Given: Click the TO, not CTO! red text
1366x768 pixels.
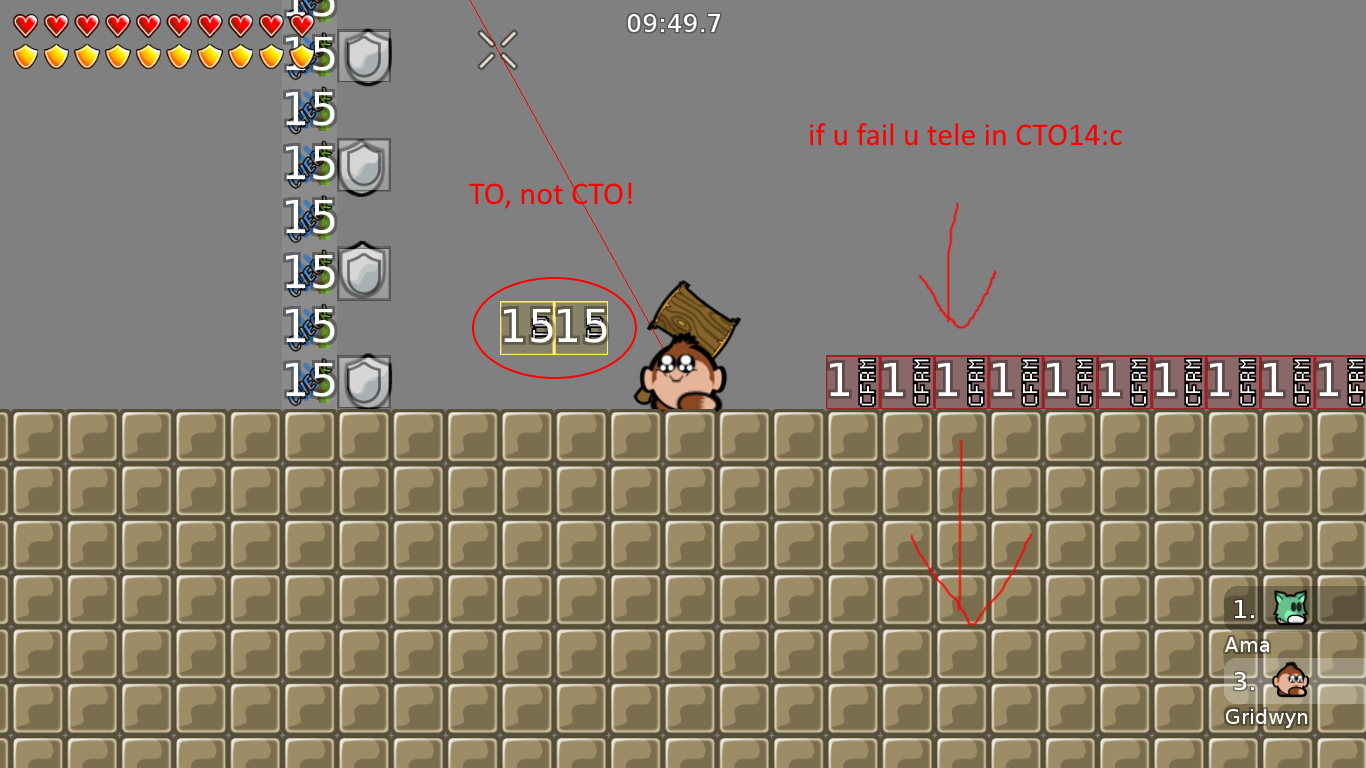Looking at the screenshot, I should click(x=552, y=194).
